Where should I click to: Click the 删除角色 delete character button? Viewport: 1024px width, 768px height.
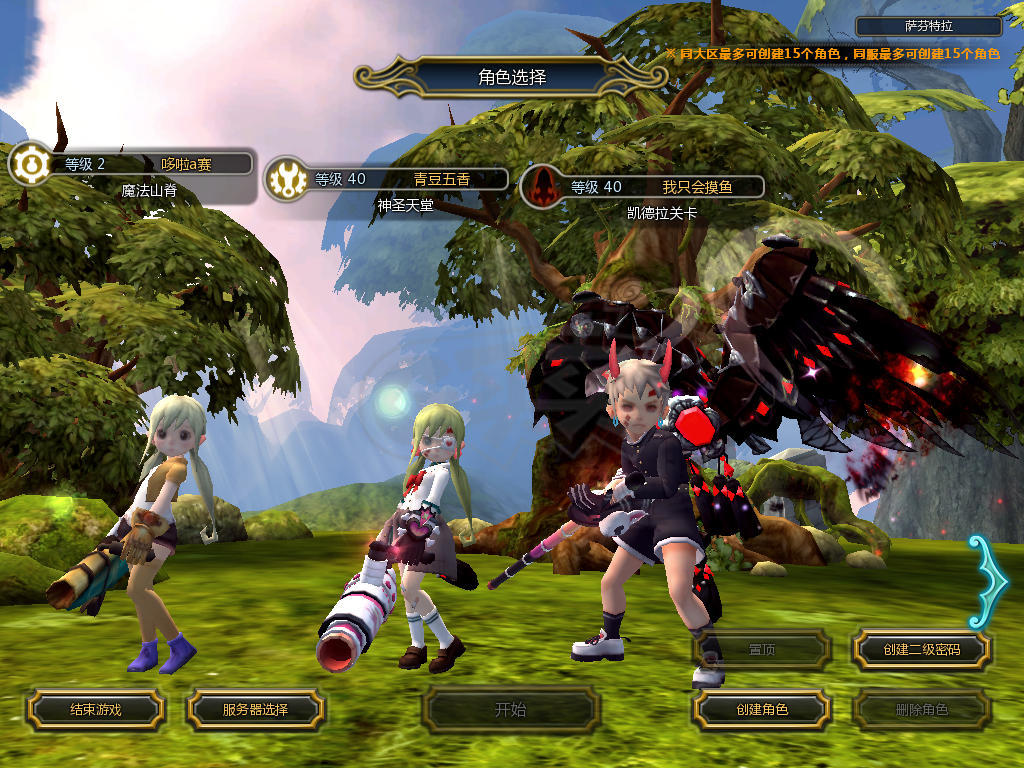(921, 710)
